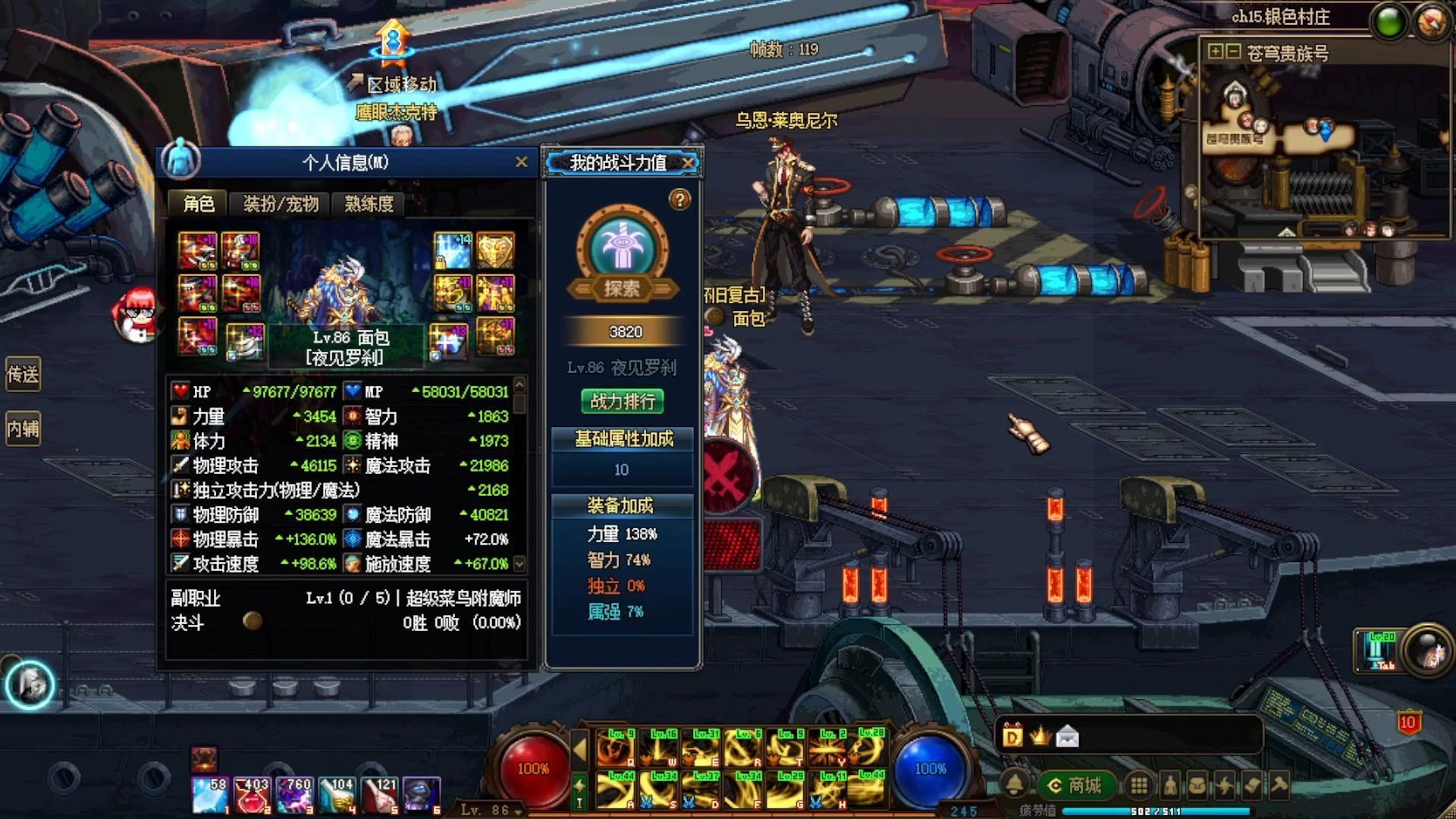
Task: Click the 战力排行 ranking button
Action: coord(623,401)
